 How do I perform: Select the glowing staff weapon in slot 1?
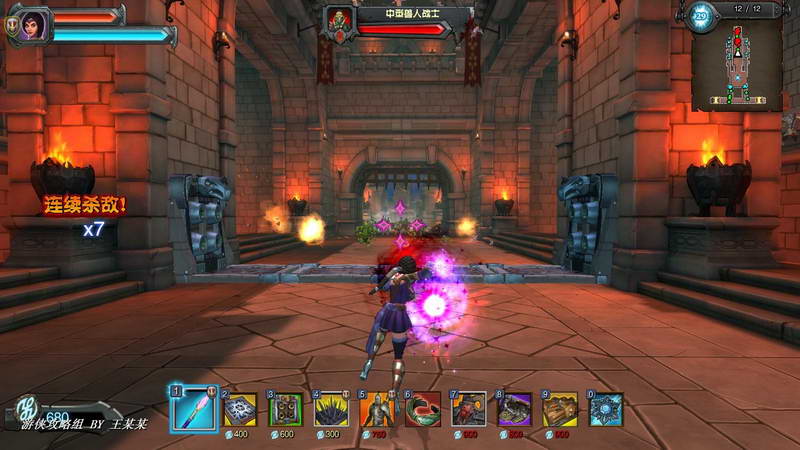coord(195,408)
